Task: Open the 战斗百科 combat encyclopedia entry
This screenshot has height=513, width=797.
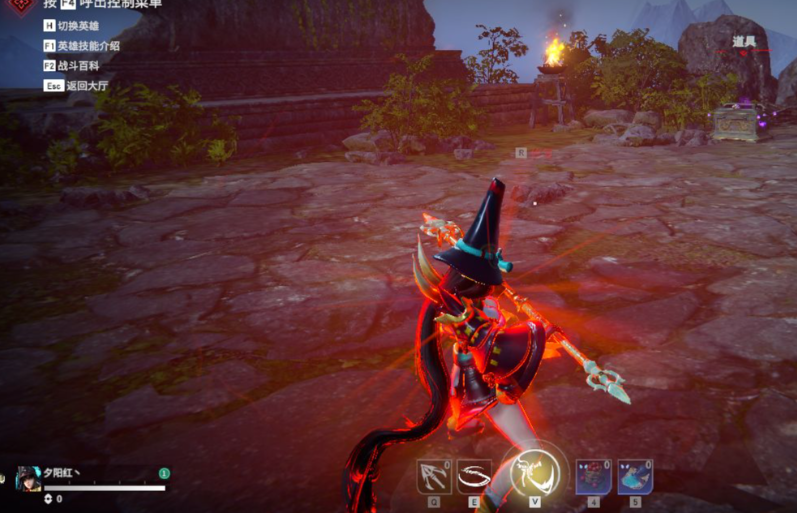Action: point(75,66)
